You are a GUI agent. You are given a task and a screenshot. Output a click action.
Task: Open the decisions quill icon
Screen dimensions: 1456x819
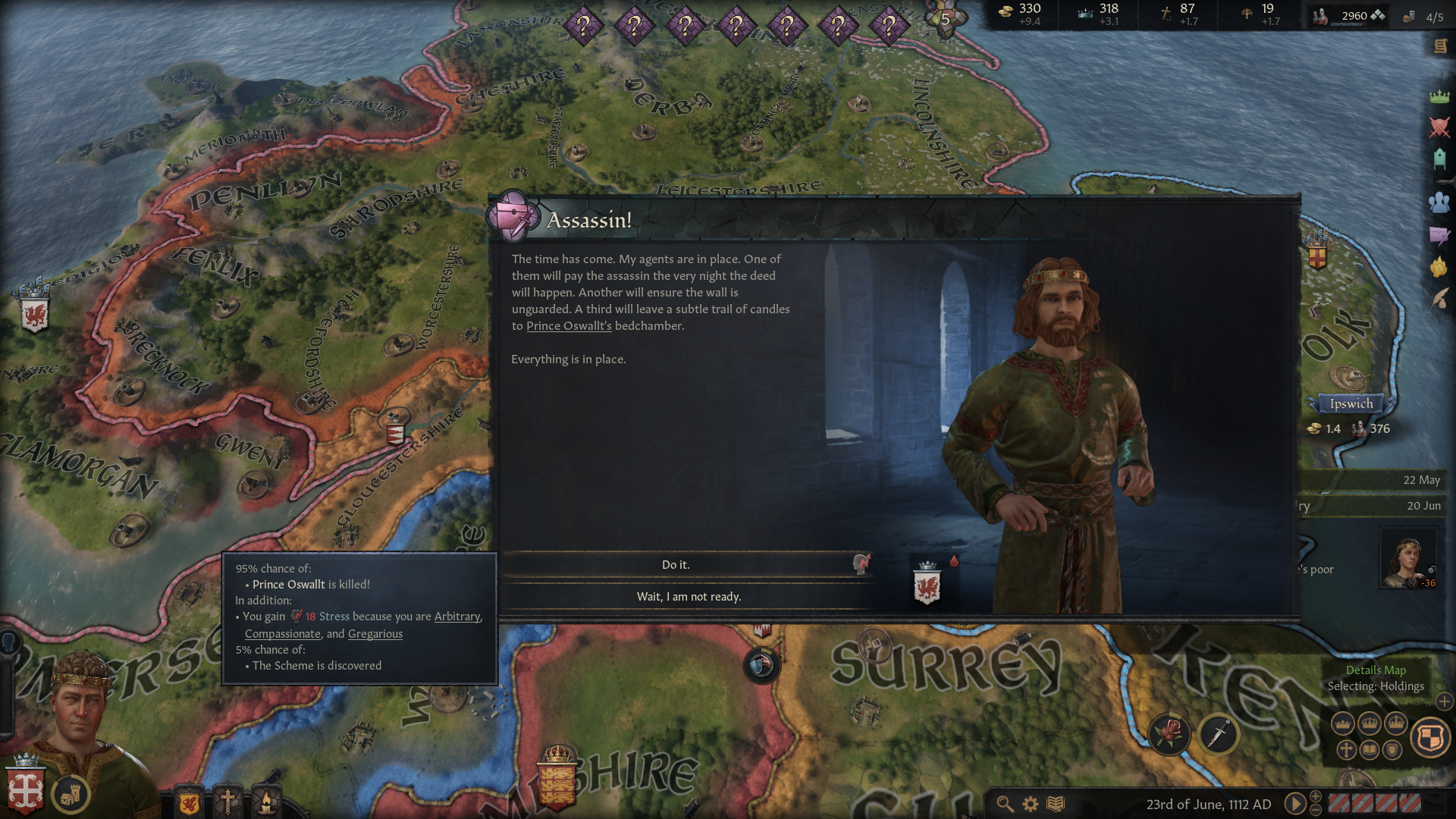tap(1439, 299)
